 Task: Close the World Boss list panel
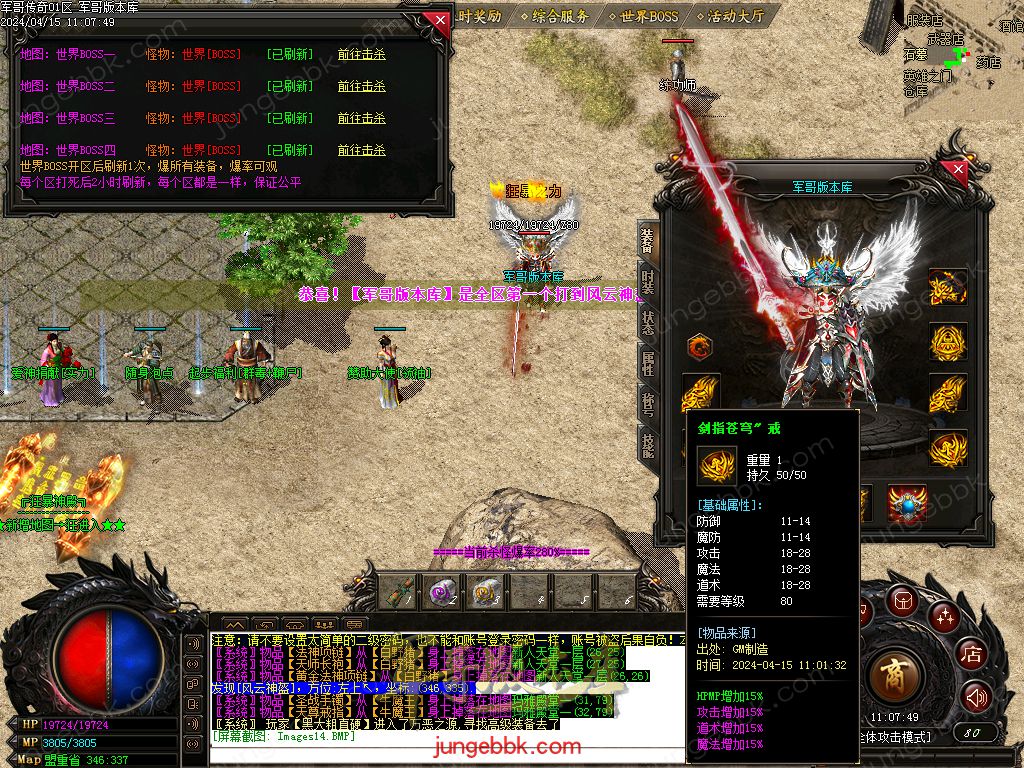pos(436,20)
